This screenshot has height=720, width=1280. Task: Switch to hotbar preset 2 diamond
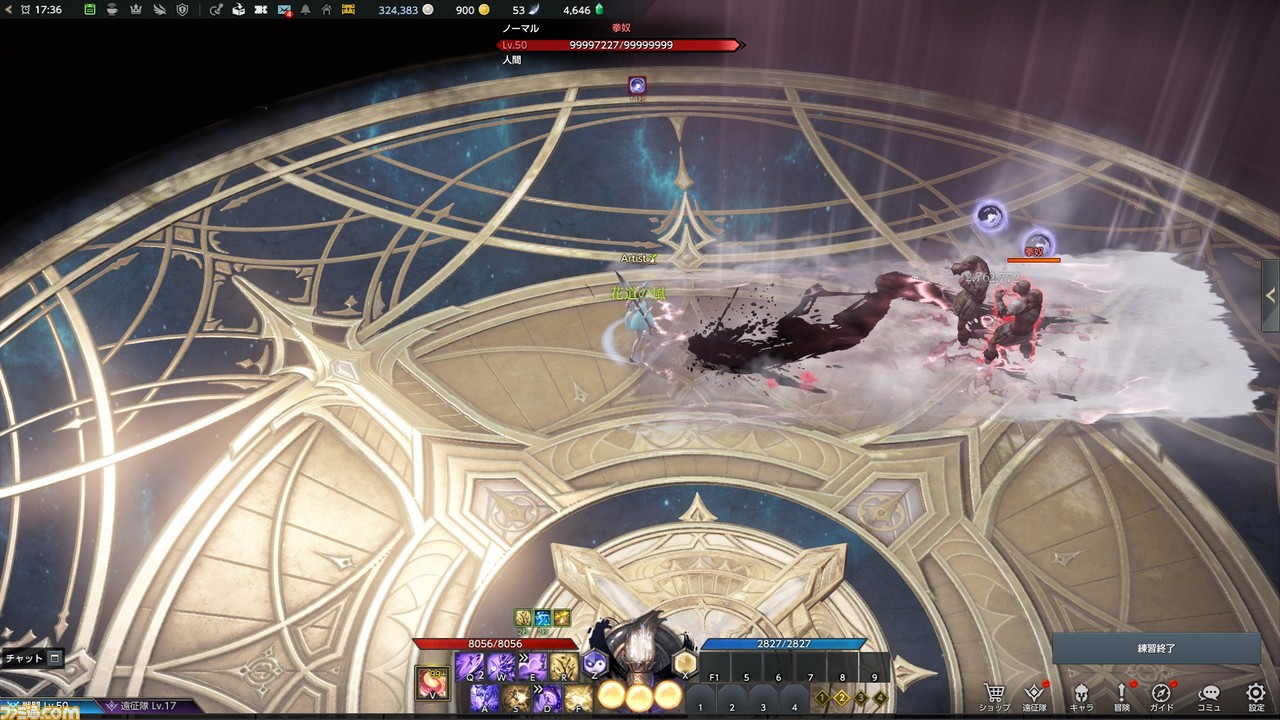pos(841,698)
